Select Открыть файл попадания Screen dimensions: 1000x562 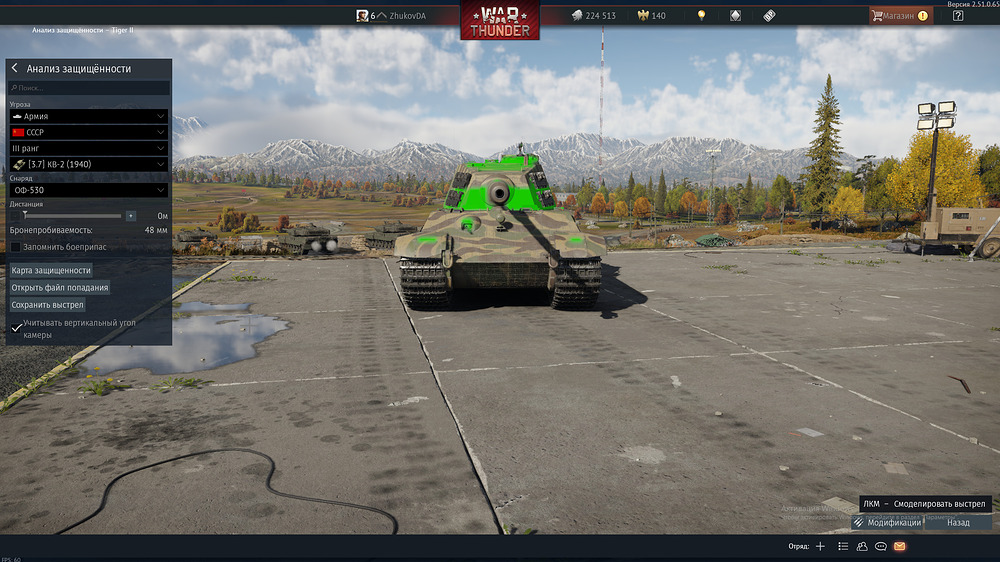pyautogui.click(x=60, y=287)
